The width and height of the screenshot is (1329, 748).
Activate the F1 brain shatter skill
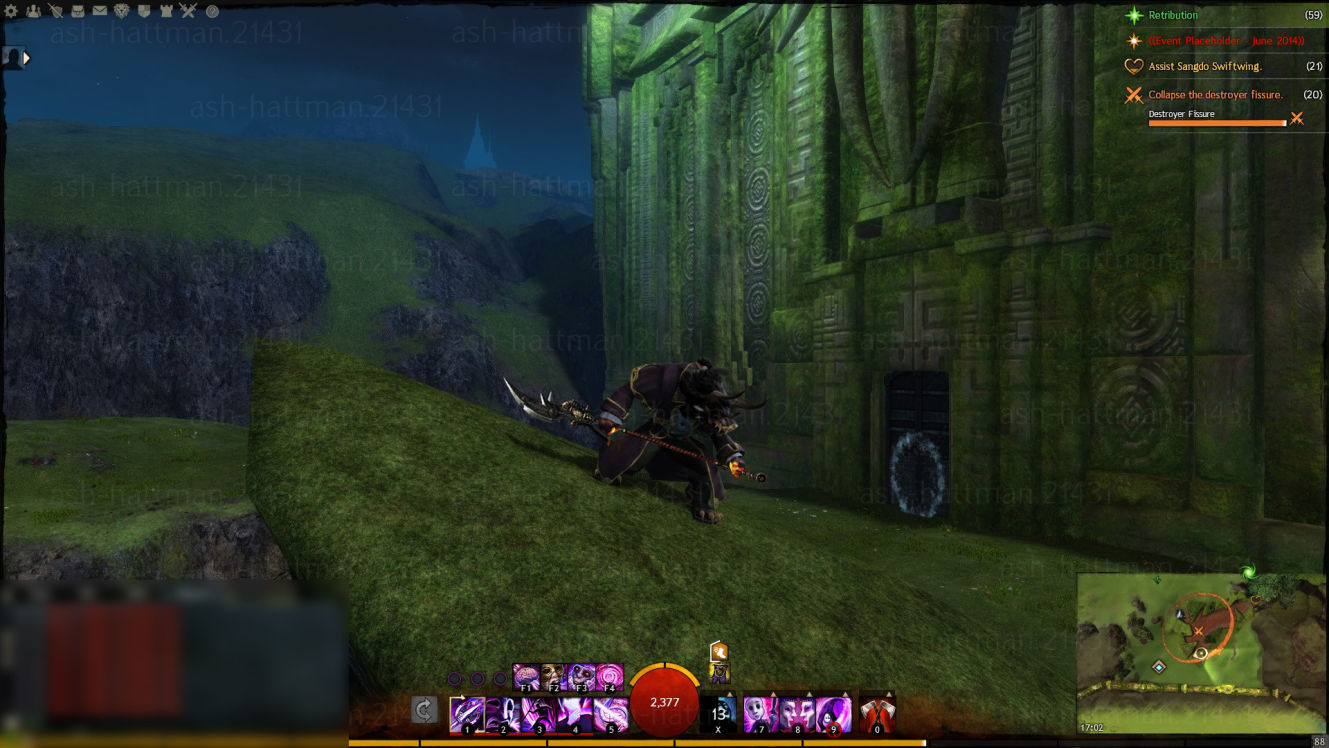526,677
